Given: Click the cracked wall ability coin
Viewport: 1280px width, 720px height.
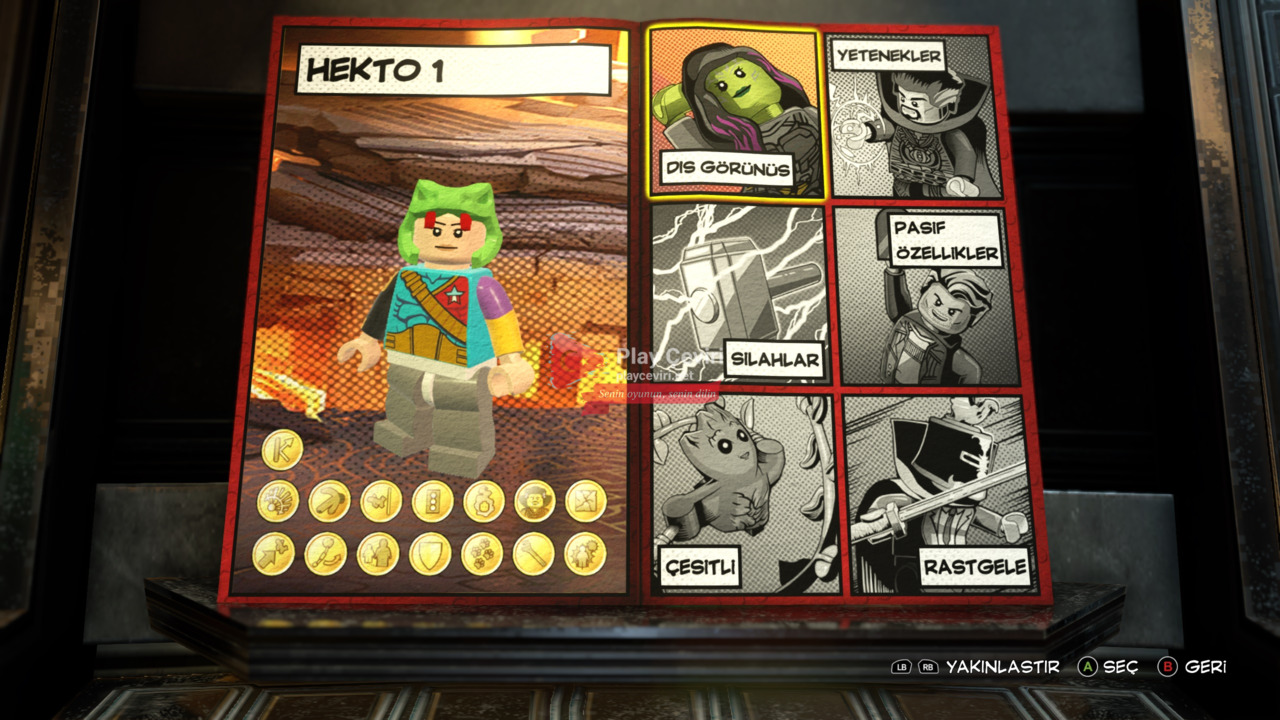Looking at the screenshot, I should [585, 501].
